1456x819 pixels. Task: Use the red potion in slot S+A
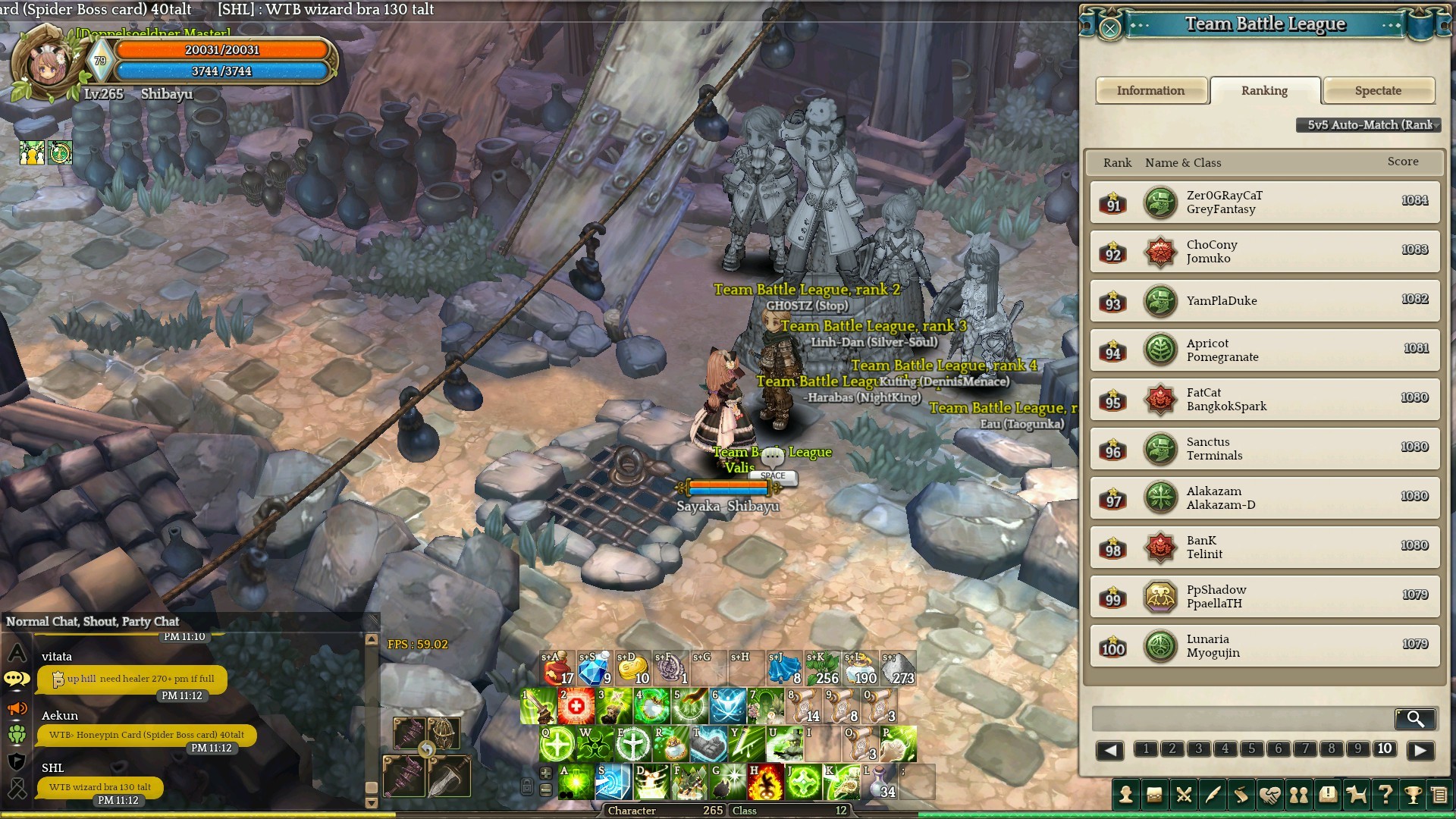point(557,668)
